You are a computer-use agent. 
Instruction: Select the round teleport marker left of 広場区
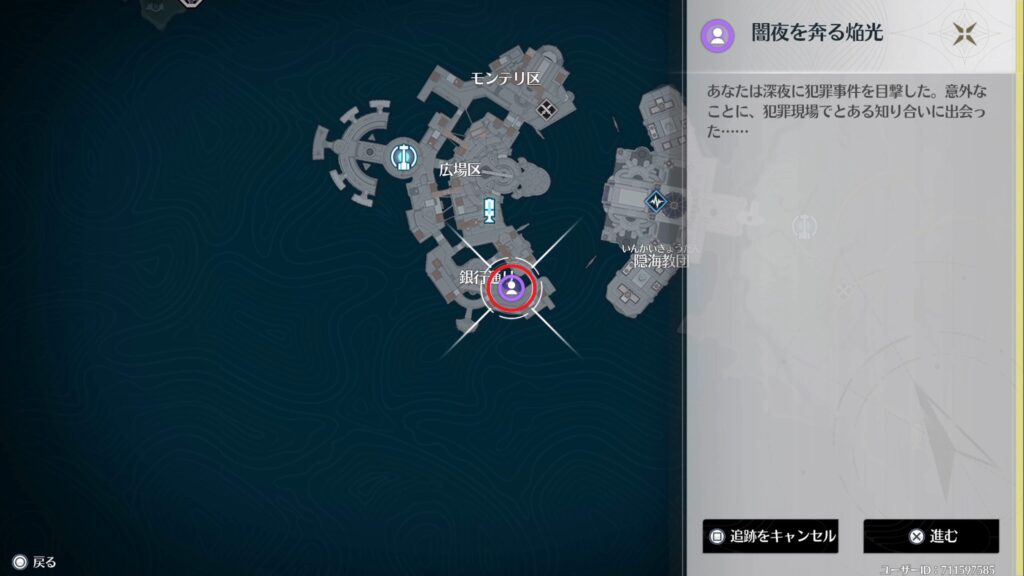click(x=403, y=156)
